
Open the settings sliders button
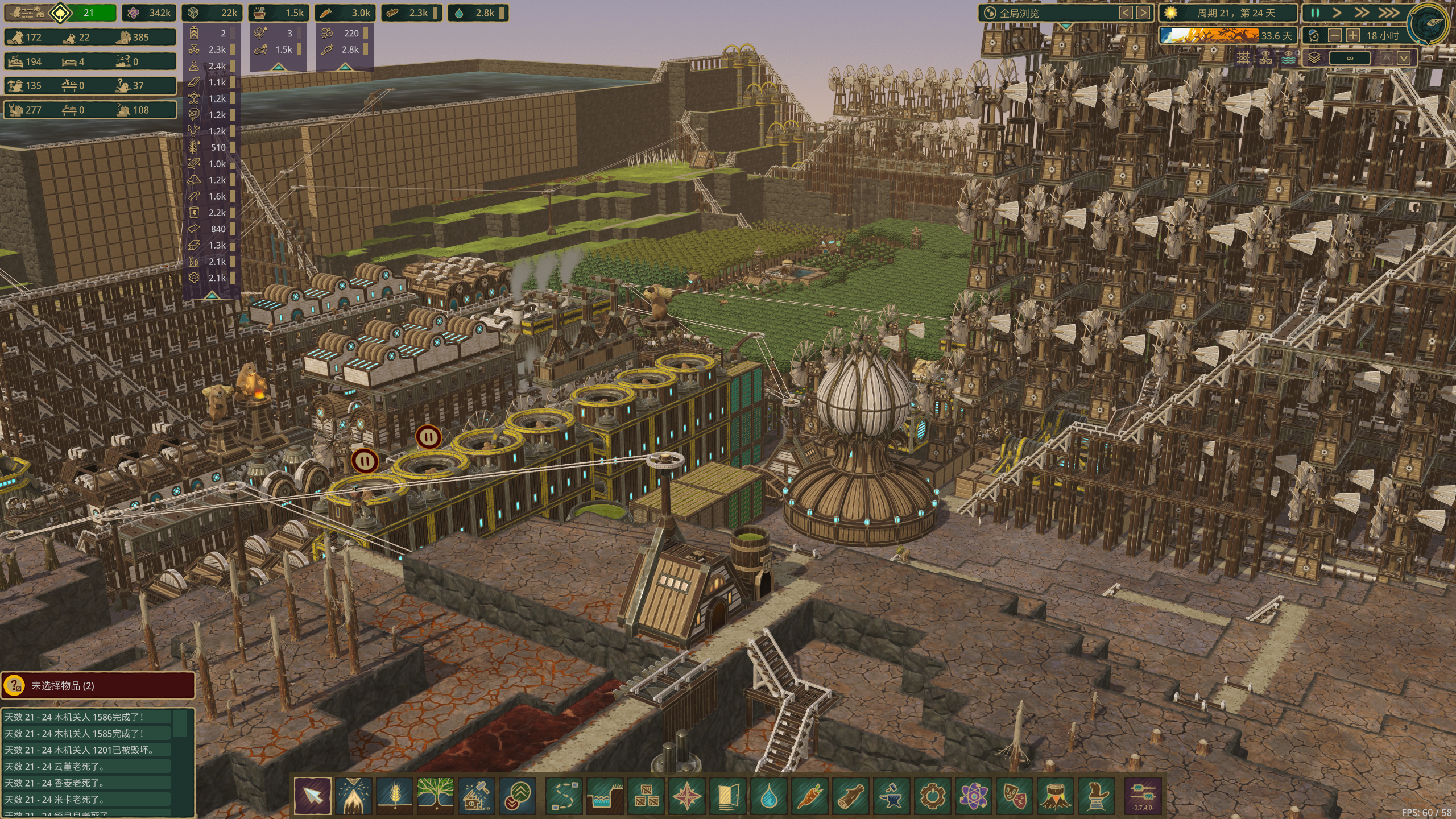[x=1143, y=795]
